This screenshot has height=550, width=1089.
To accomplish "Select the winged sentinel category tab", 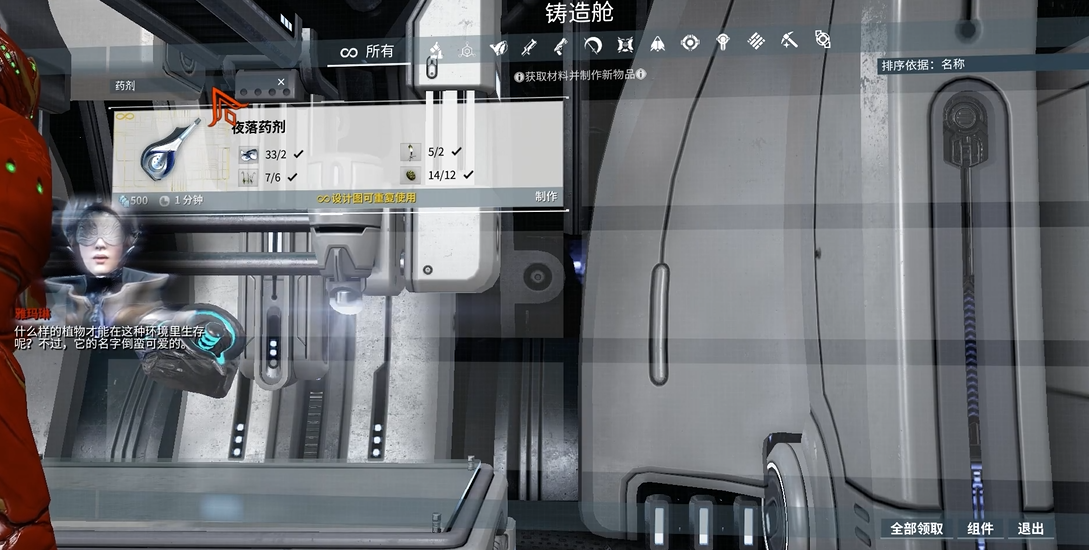I will click(x=497, y=46).
